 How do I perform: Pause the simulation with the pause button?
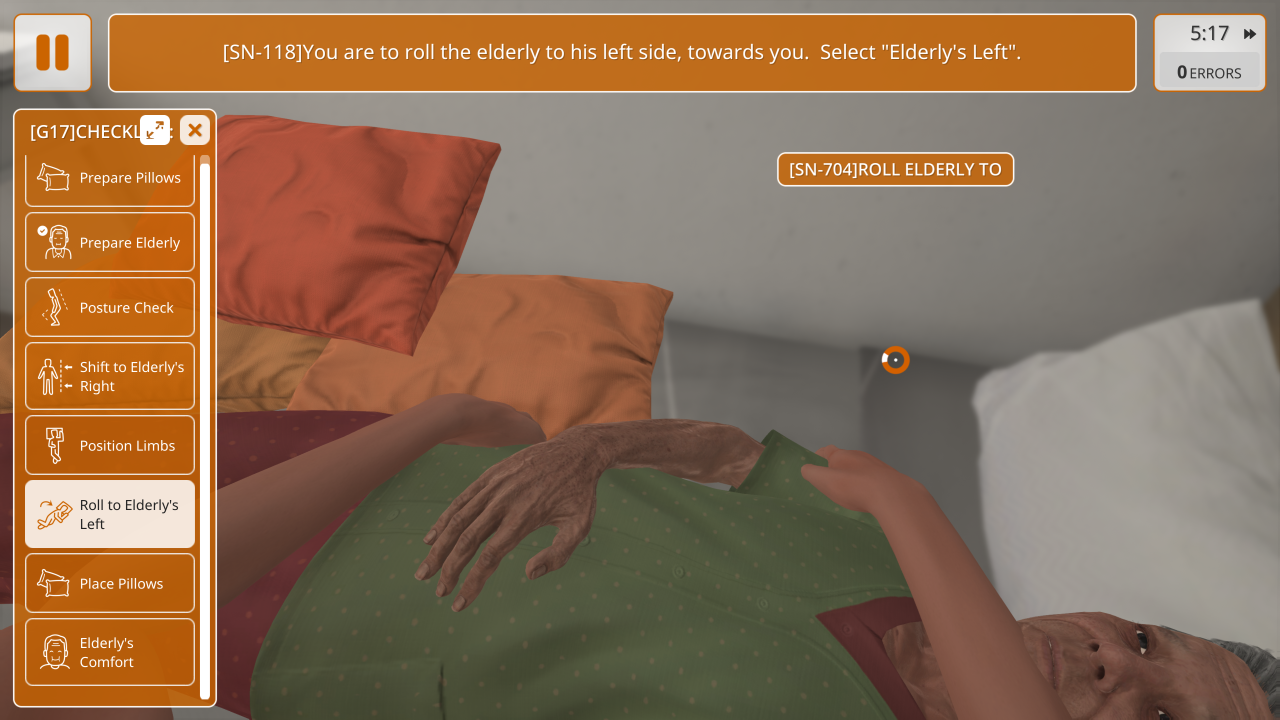pos(53,53)
